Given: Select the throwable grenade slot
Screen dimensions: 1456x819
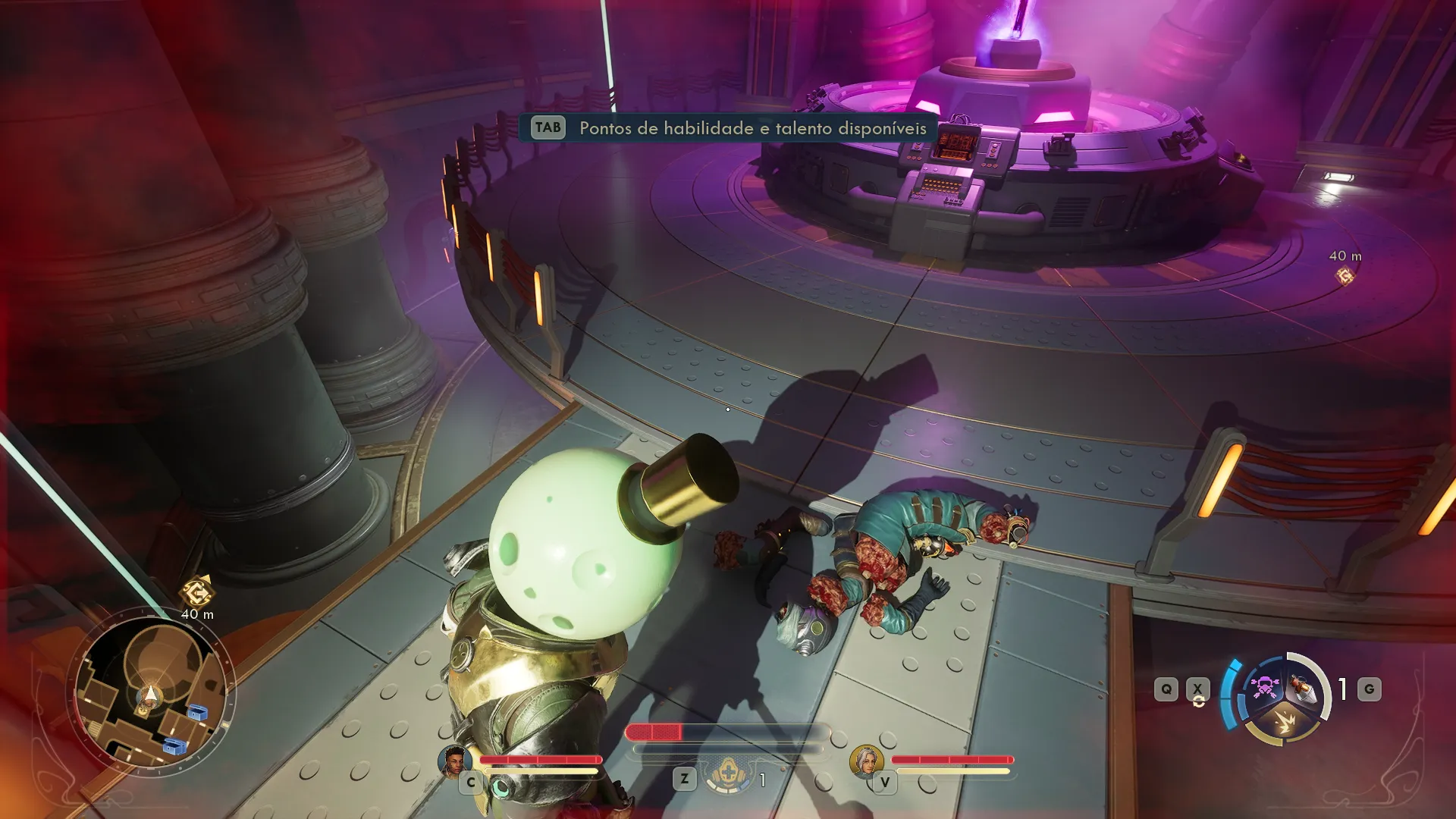Looking at the screenshot, I should point(1304,689).
